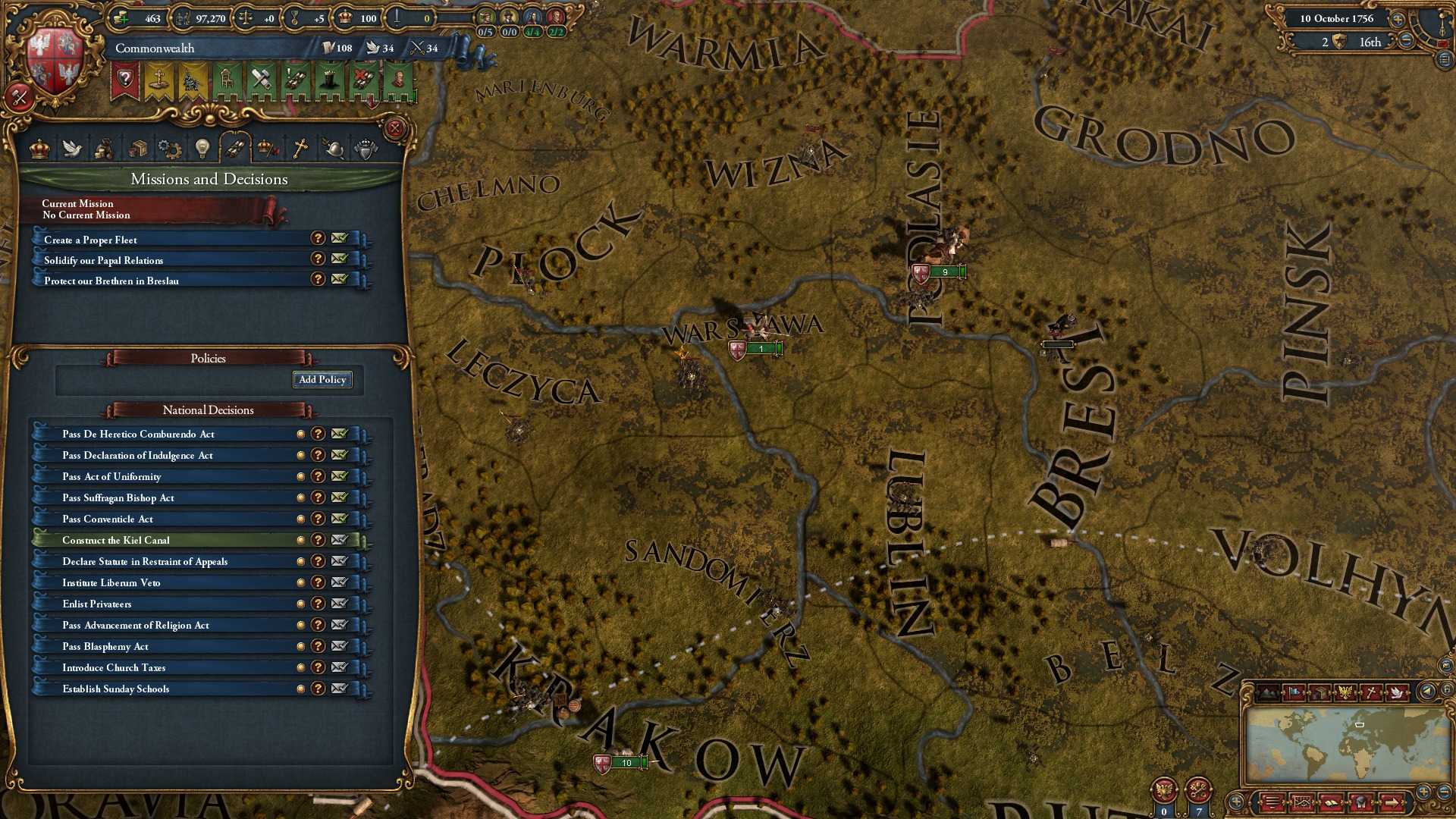Open the Court tab with the crown icon
Image resolution: width=1456 pixels, height=819 pixels.
tap(39, 149)
